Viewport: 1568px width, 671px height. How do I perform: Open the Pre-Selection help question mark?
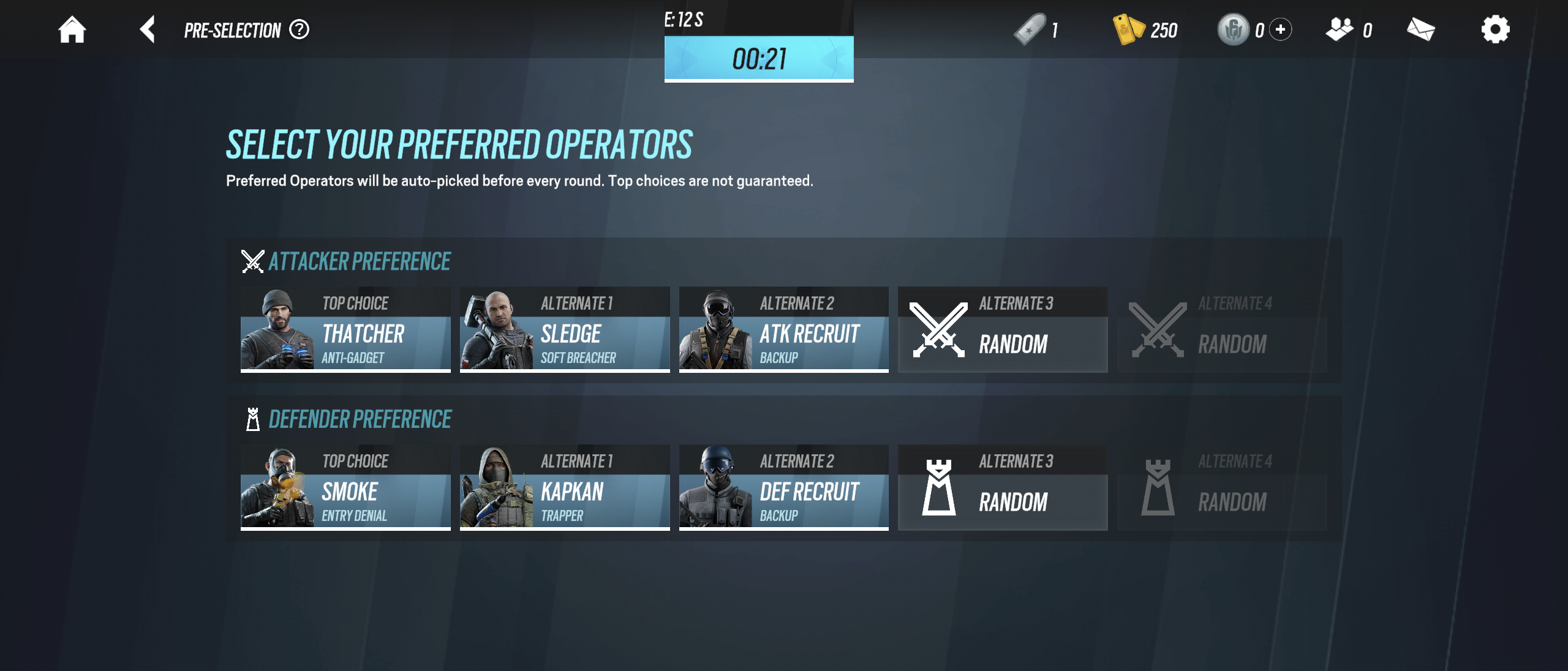300,29
